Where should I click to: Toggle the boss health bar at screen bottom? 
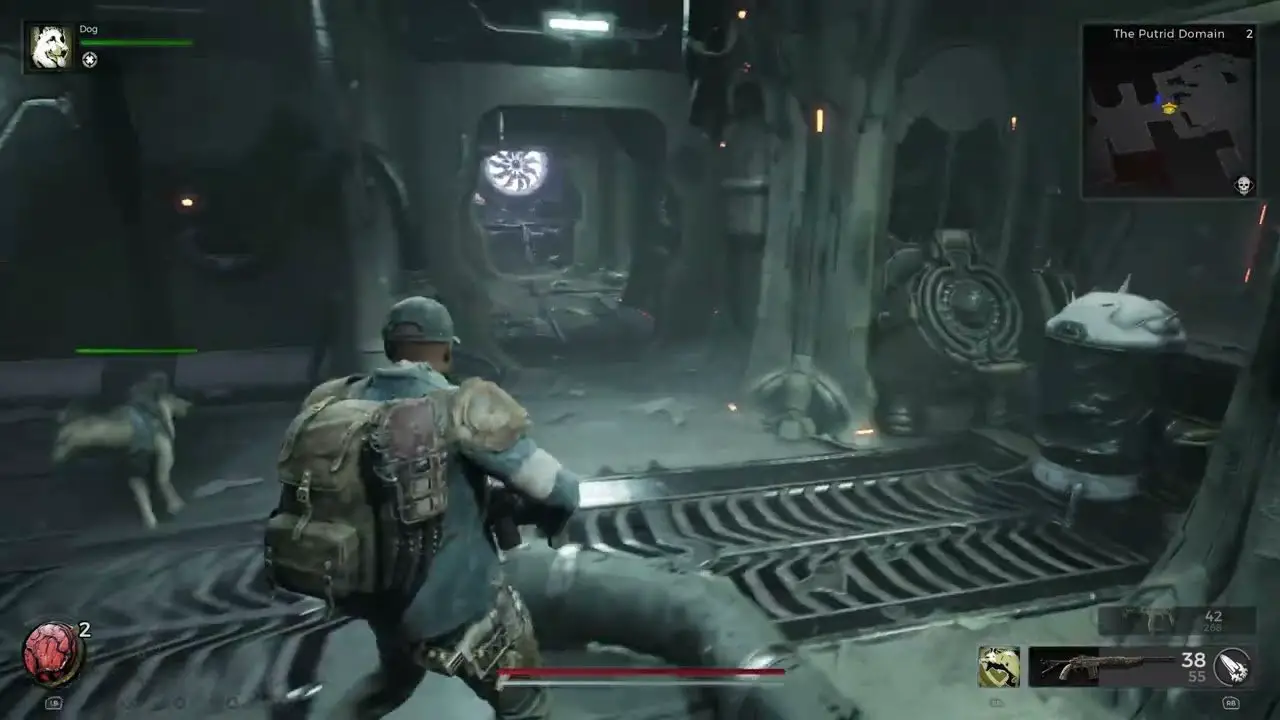pos(640,672)
